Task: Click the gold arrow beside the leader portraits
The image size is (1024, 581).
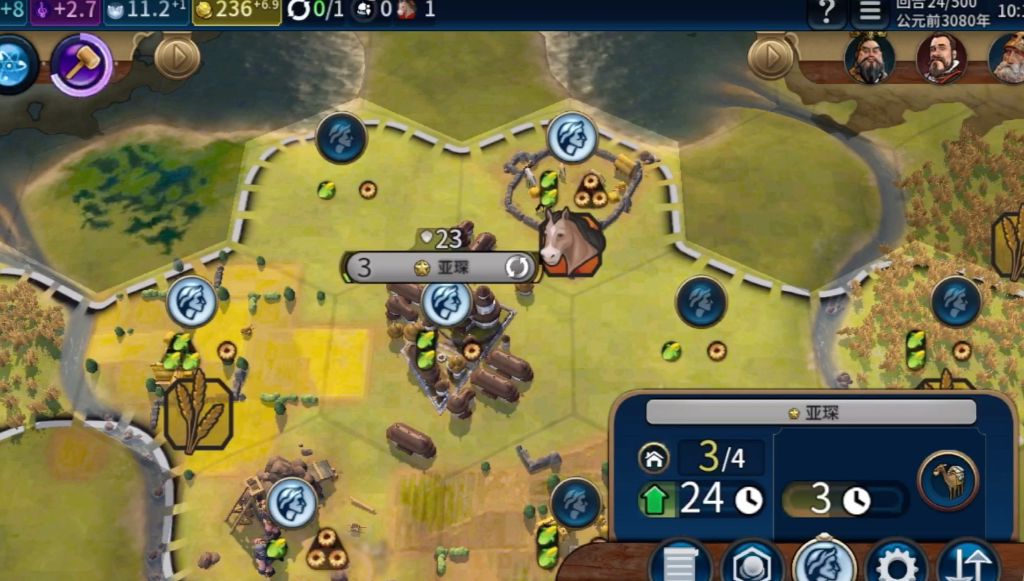Action: 770,58
